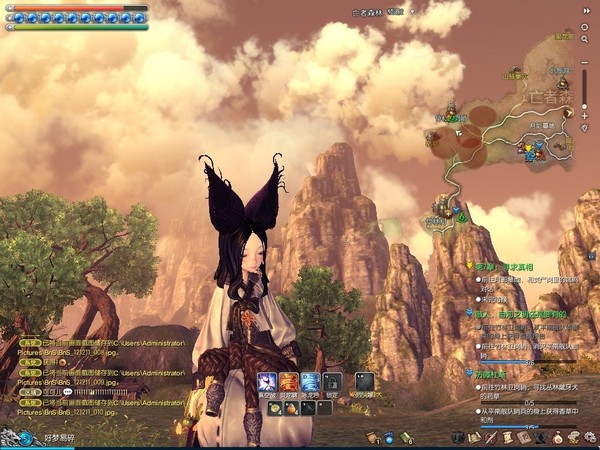Trigger the blue ice tornado skill
600x450 pixels.
(x=311, y=383)
